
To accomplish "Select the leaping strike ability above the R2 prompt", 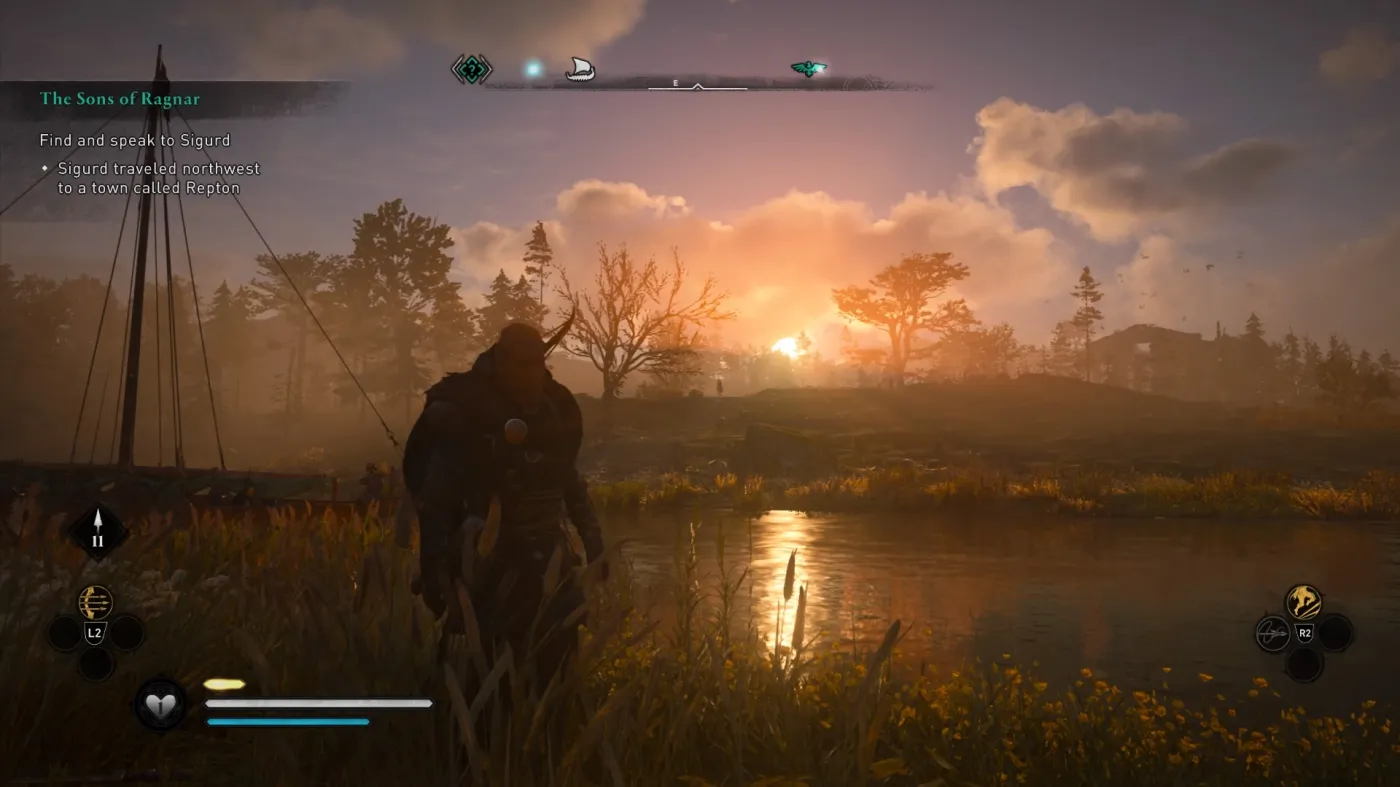I will click(x=1306, y=601).
